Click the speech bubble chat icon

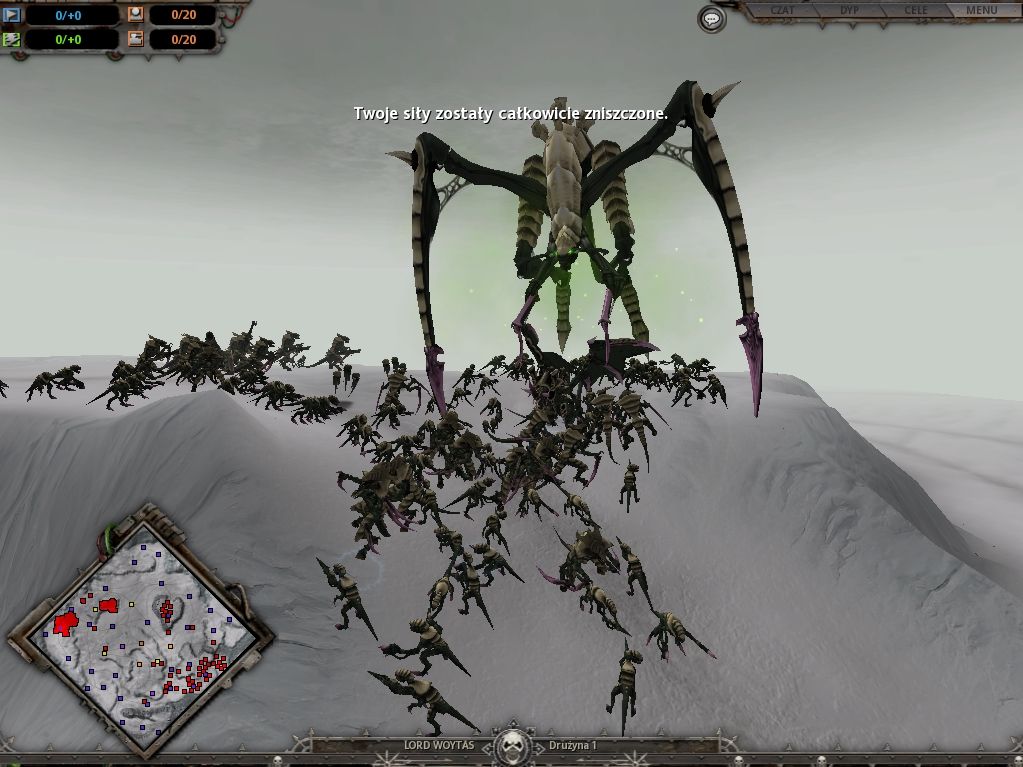tap(711, 19)
